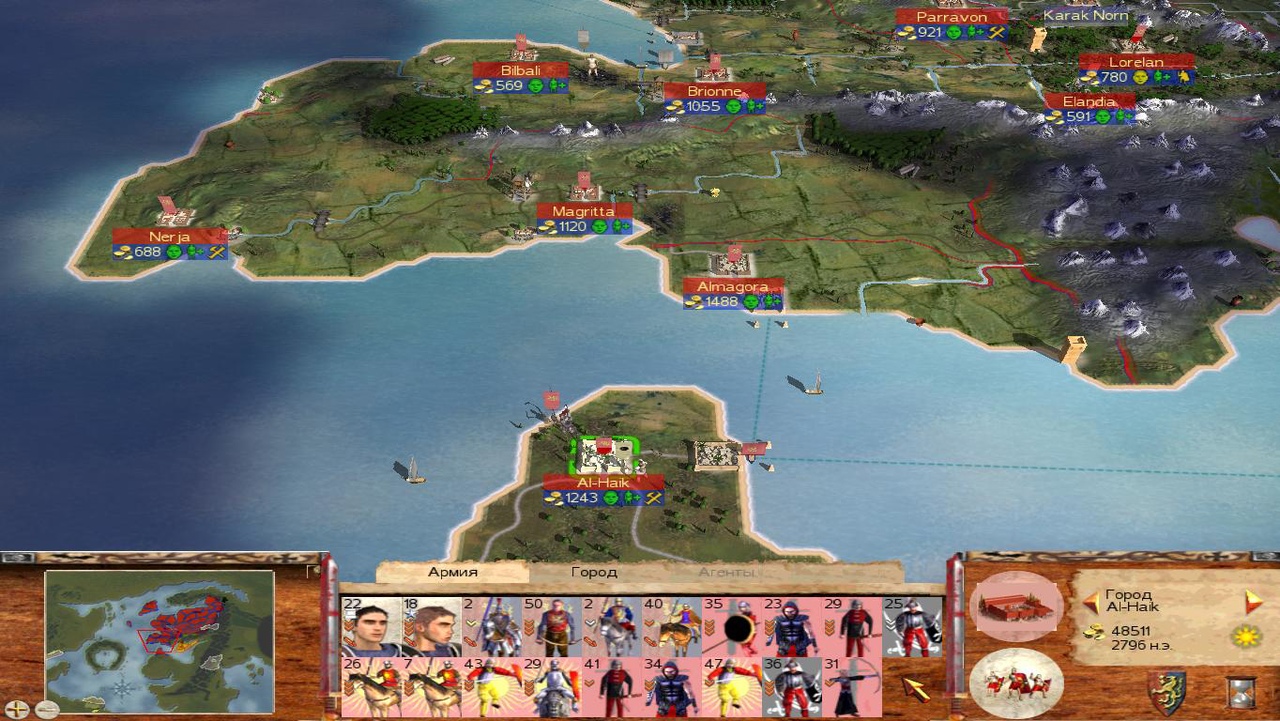This screenshot has height=721, width=1280.
Task: Switch to the Армия tab
Action: tap(452, 573)
